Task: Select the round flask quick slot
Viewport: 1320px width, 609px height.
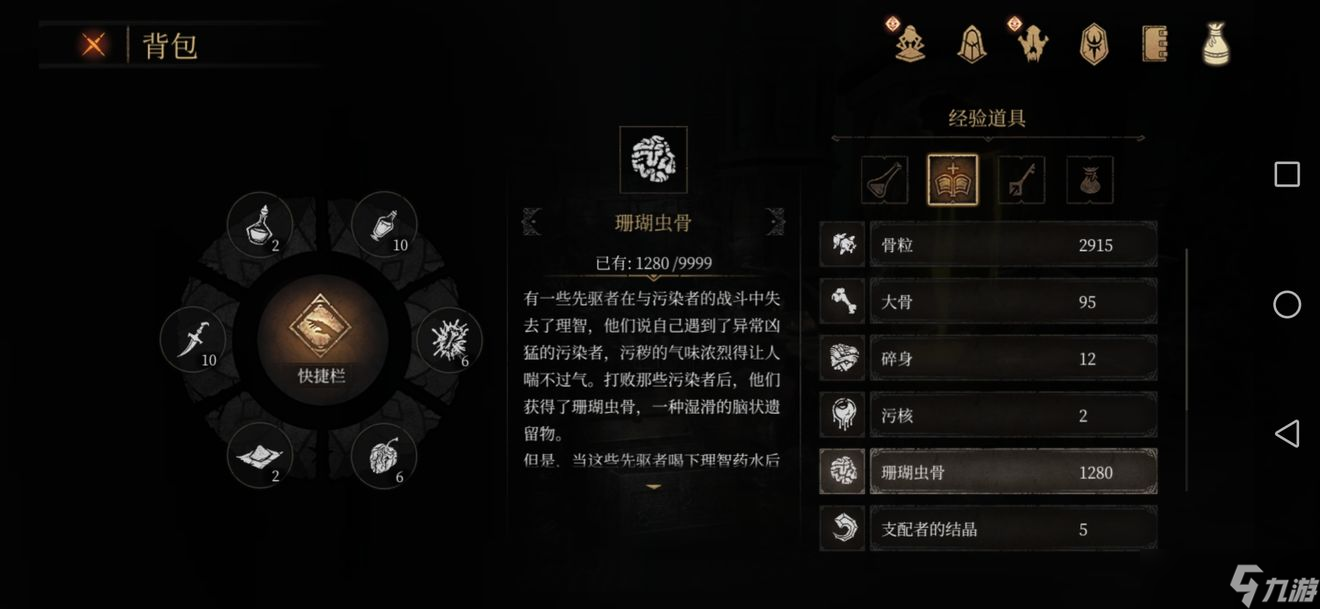Action: coord(260,224)
